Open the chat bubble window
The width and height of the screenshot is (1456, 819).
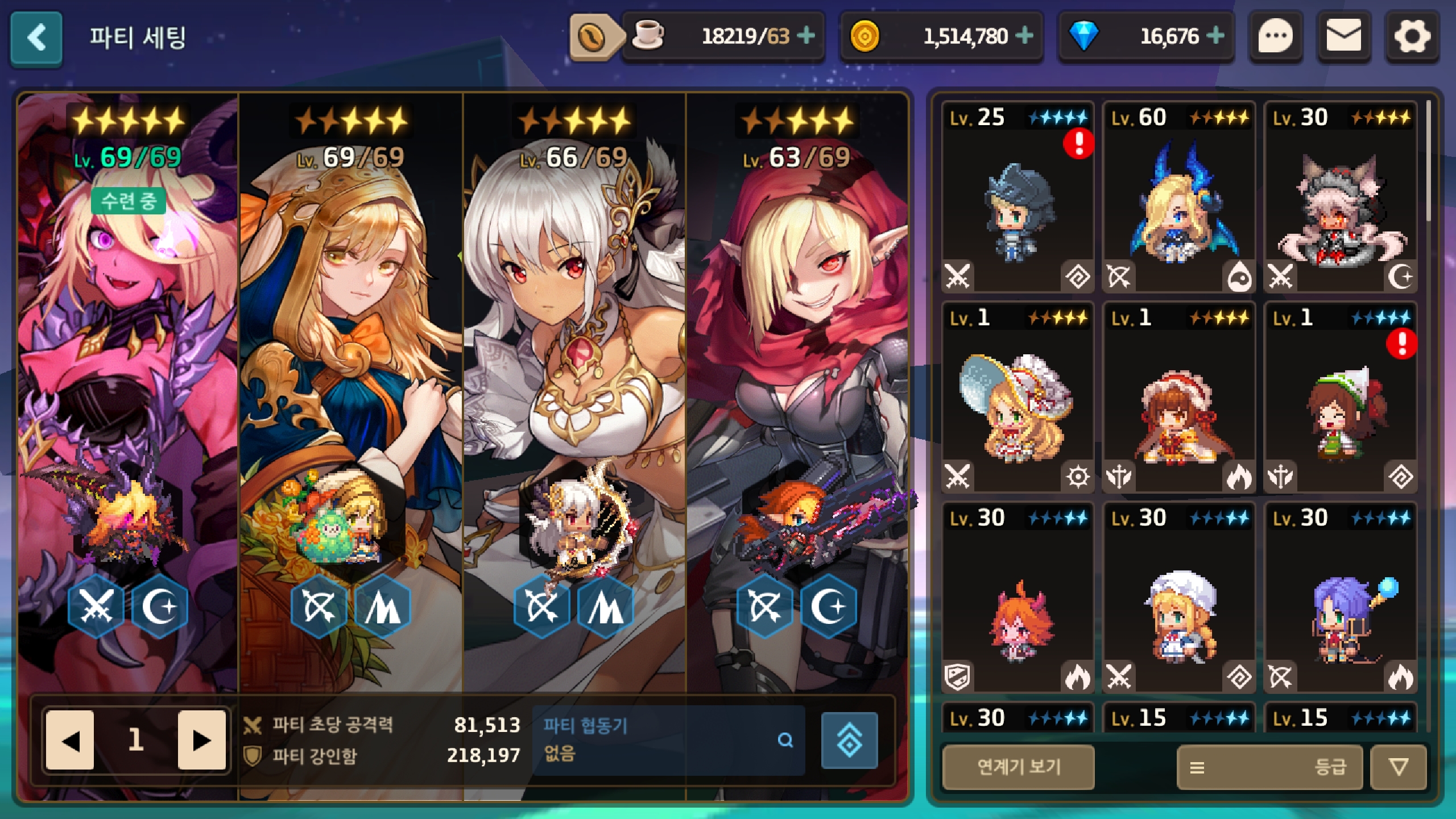click(x=1275, y=38)
